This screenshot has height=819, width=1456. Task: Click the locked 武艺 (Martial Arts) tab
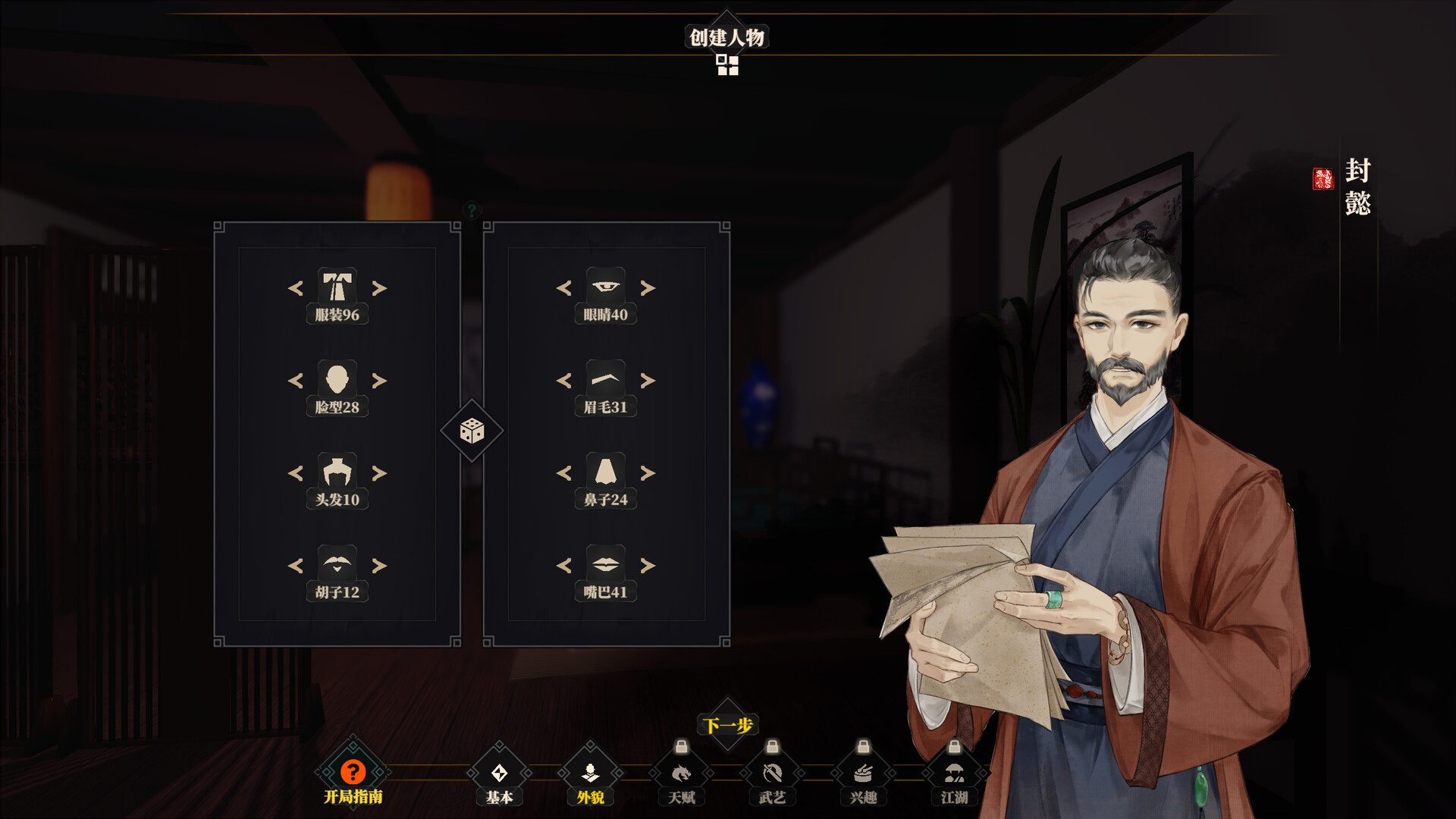772,775
